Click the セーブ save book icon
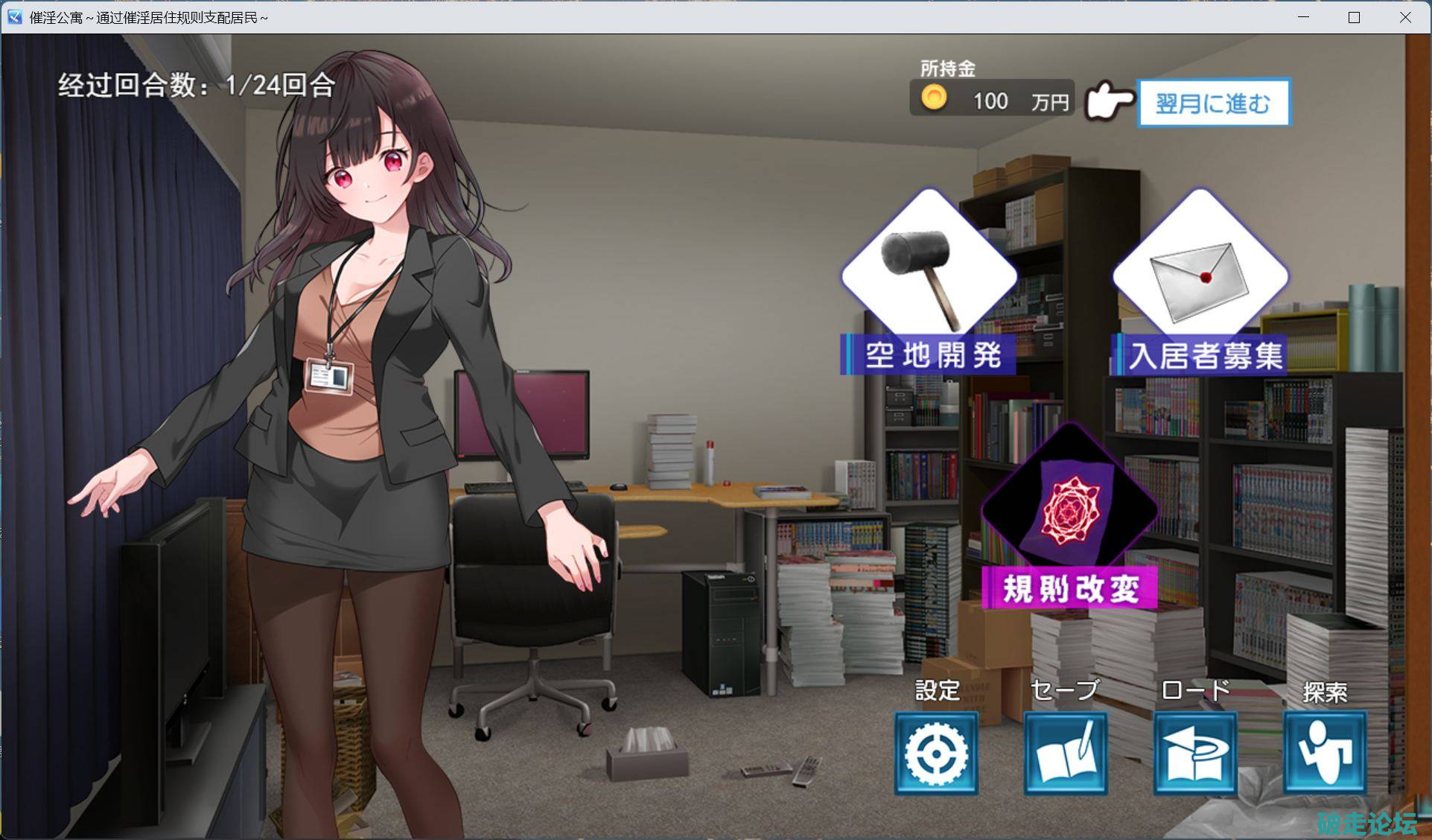 click(x=1065, y=753)
